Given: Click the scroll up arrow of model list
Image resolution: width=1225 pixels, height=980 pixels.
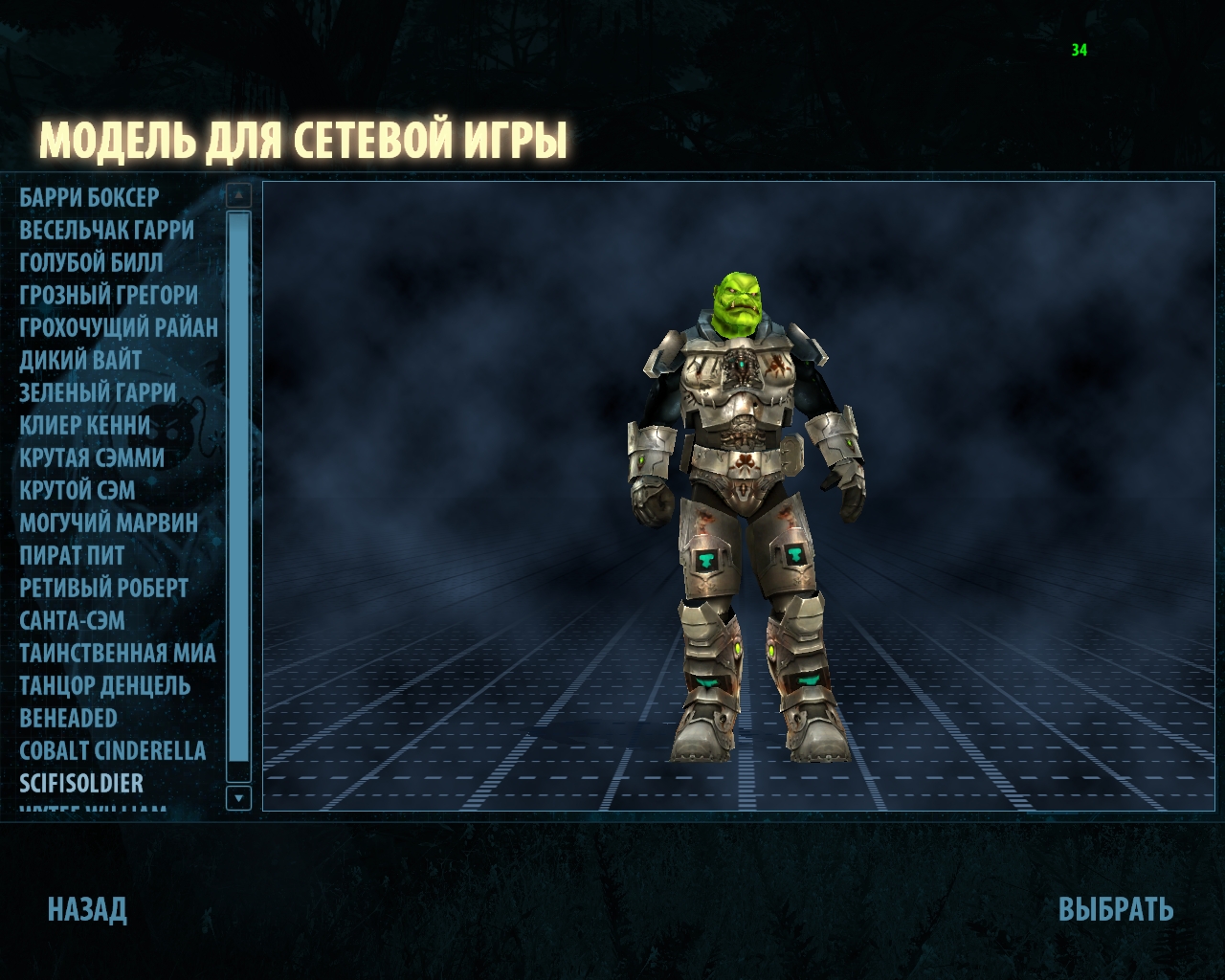Looking at the screenshot, I should pos(238,195).
